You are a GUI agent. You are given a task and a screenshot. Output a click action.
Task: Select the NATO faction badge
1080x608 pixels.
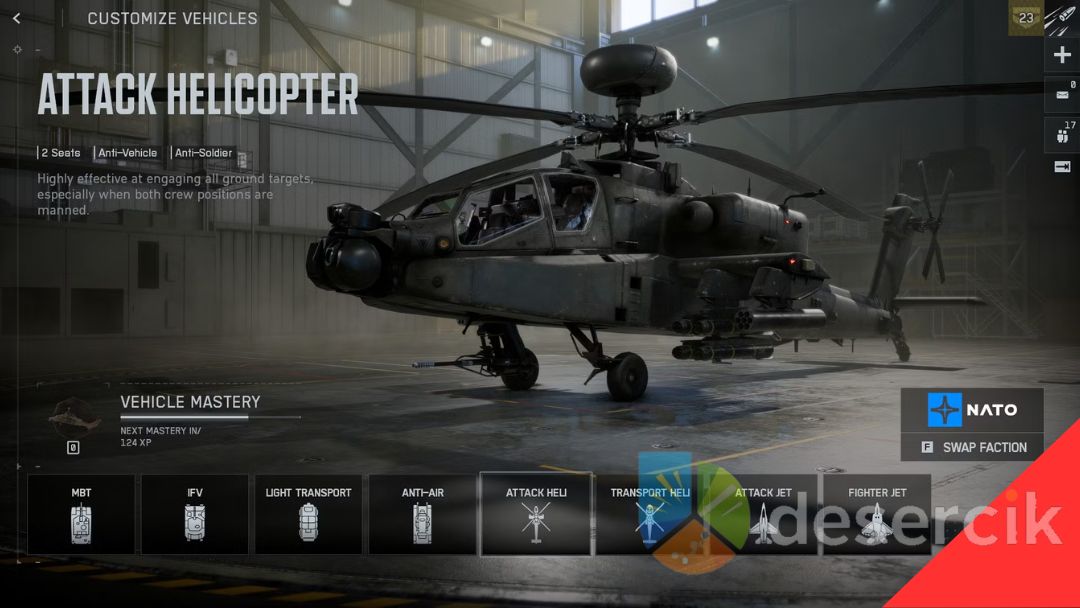click(x=972, y=410)
